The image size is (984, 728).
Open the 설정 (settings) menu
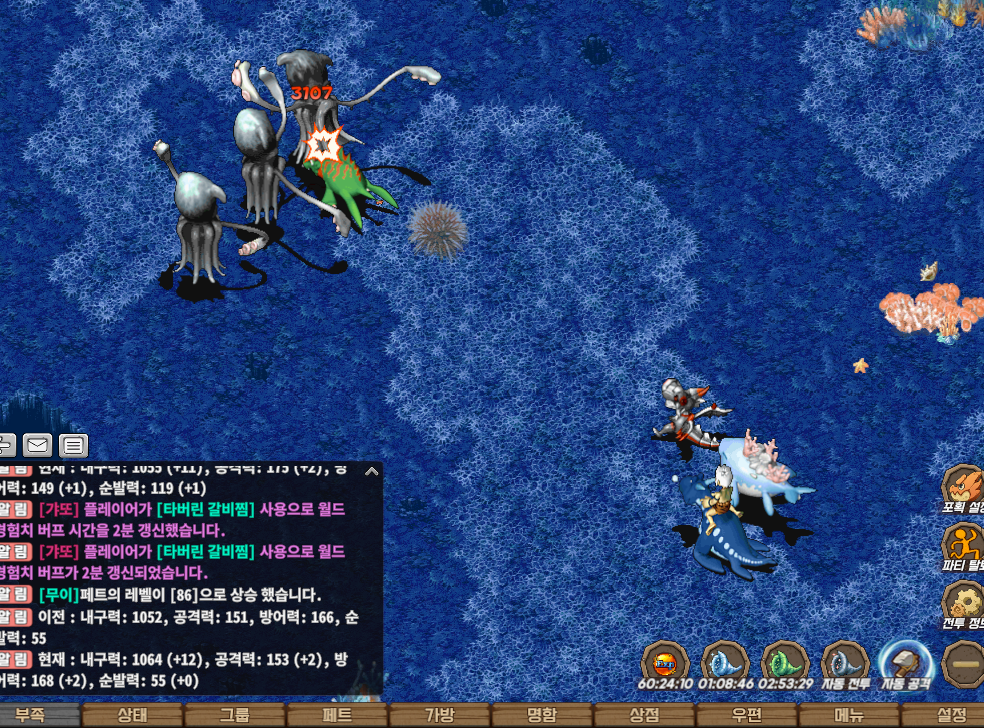pyautogui.click(x=950, y=715)
